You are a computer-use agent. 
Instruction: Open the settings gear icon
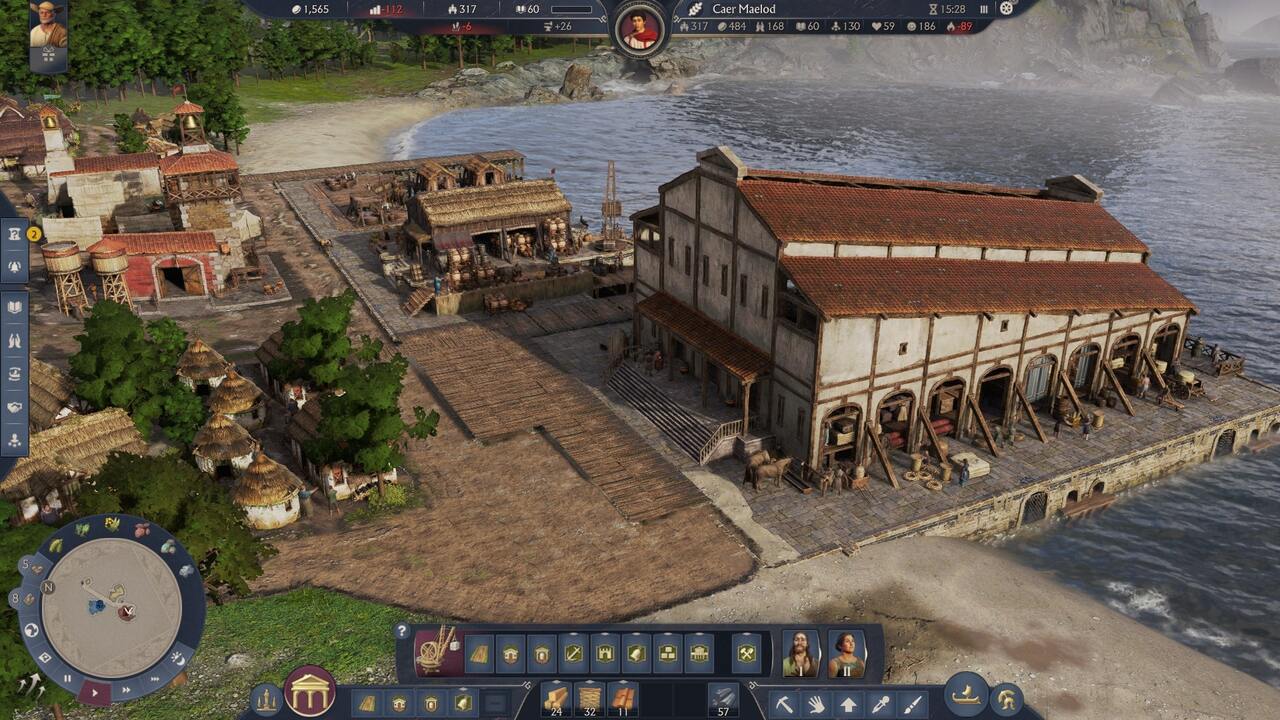tap(1006, 9)
